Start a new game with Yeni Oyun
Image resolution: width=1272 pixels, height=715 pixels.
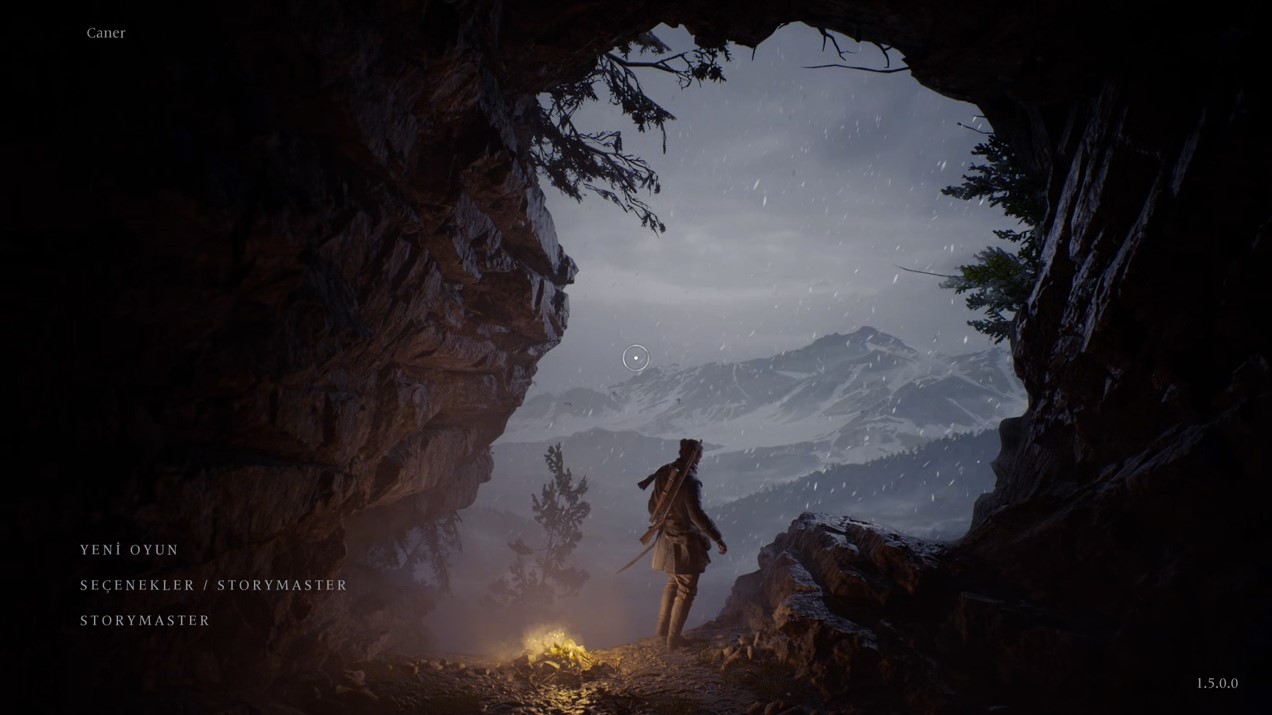(x=129, y=550)
